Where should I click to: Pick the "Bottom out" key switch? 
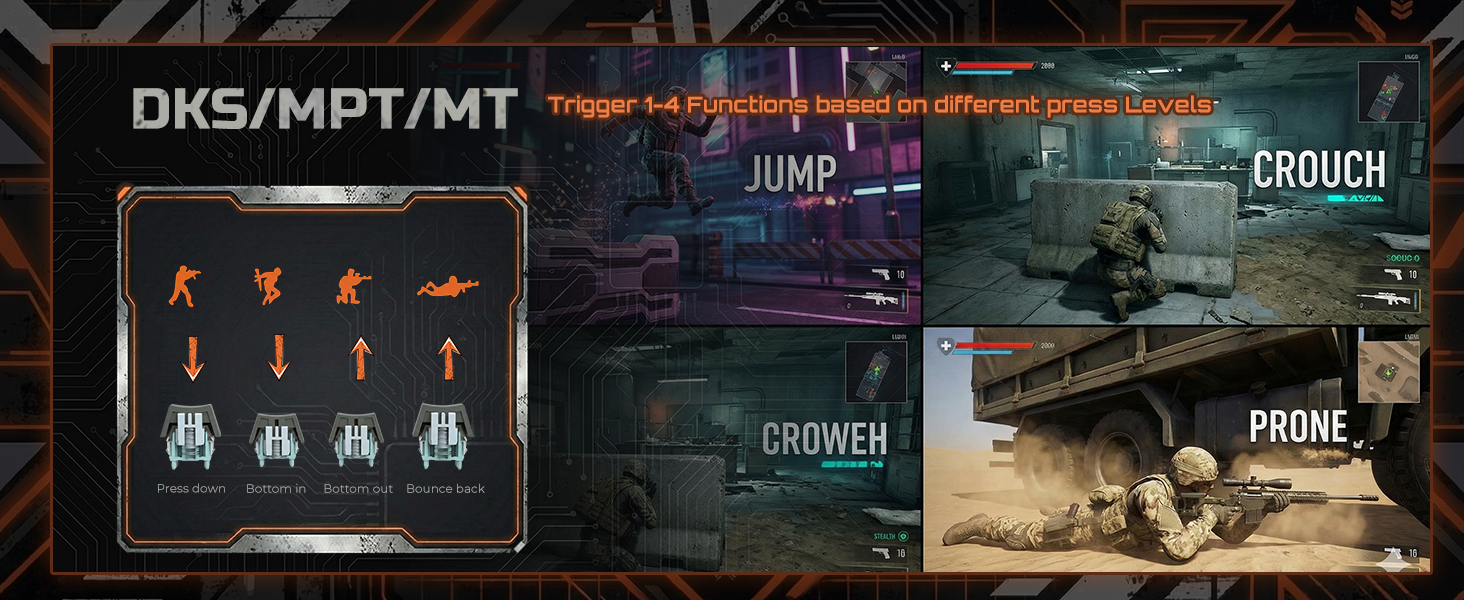point(358,438)
